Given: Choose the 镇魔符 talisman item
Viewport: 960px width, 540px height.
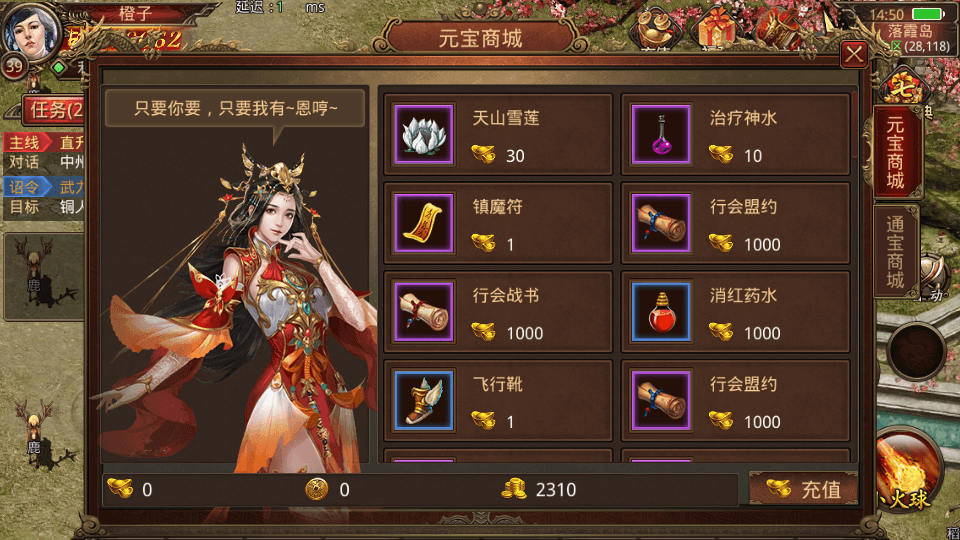Looking at the screenshot, I should coord(498,224).
